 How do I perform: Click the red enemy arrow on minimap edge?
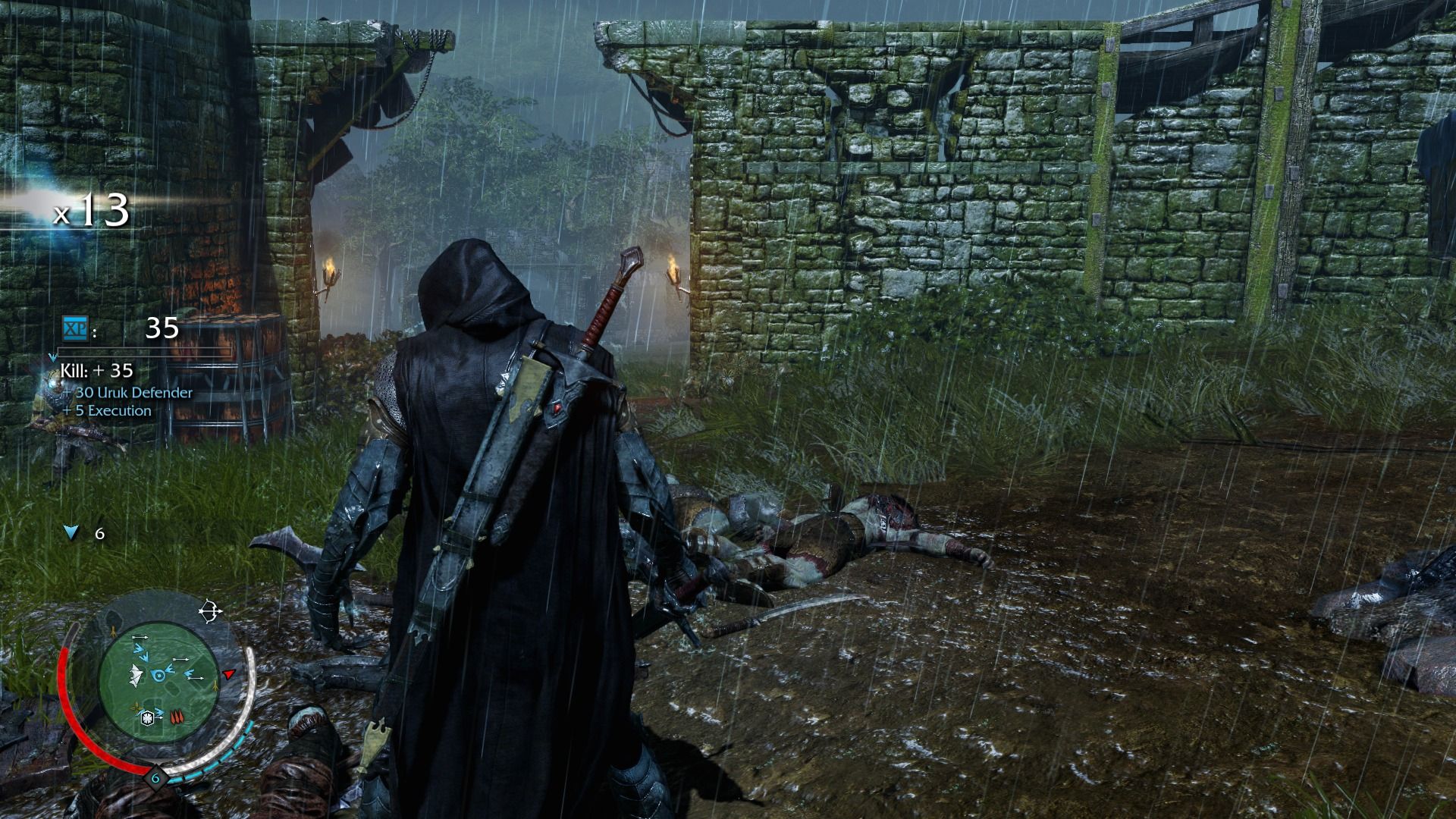pos(228,674)
